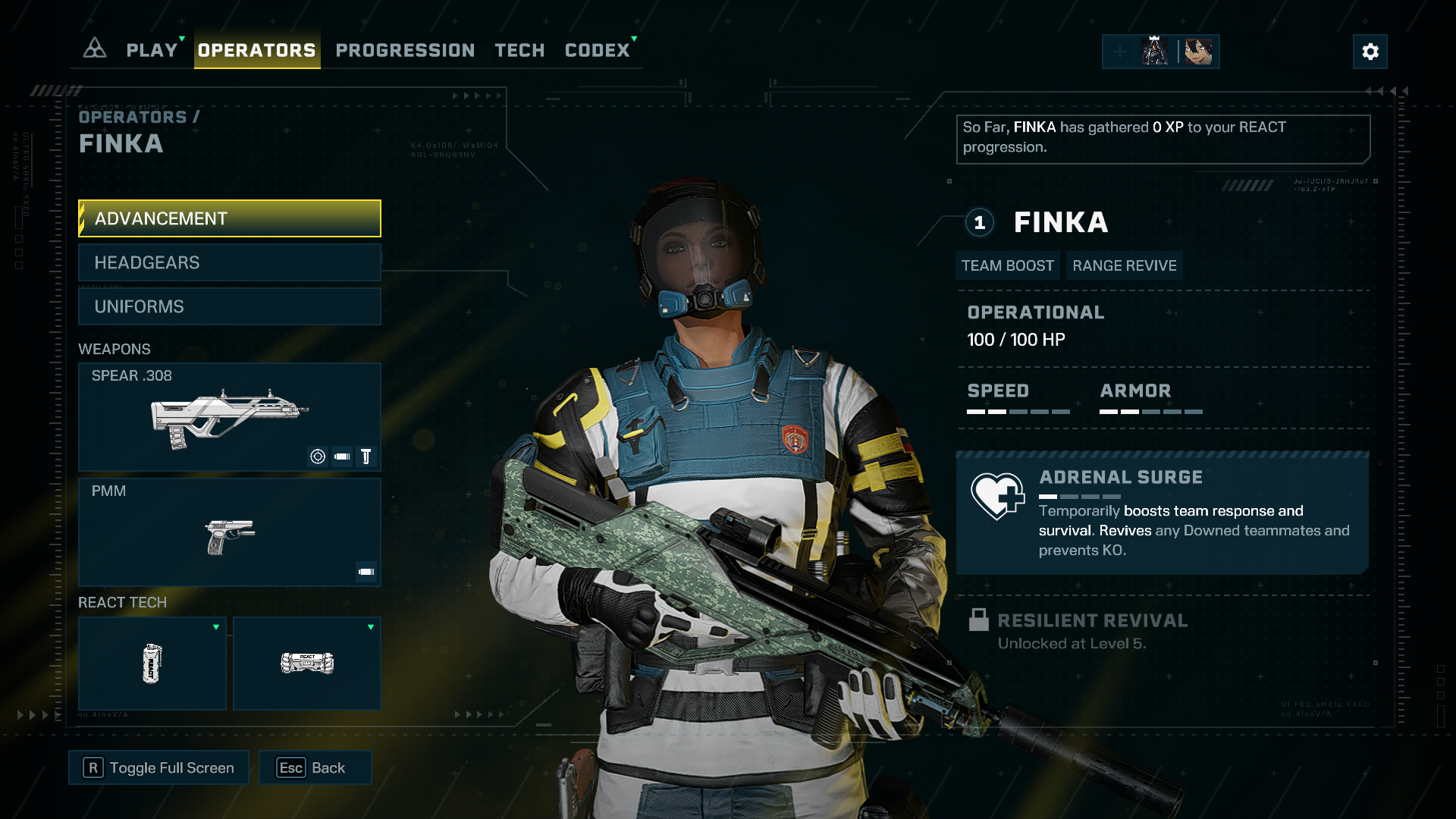The width and height of the screenshot is (1456, 819).
Task: View the Adrenal Surge ability panel
Action: [1162, 513]
